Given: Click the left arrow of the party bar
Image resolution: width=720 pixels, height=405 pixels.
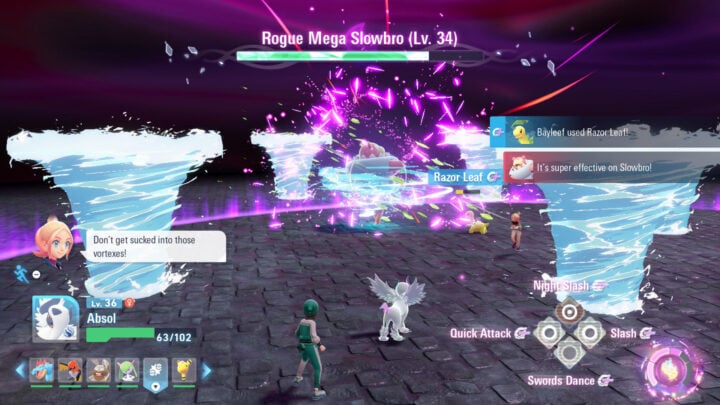Looking at the screenshot, I should pos(20,371).
